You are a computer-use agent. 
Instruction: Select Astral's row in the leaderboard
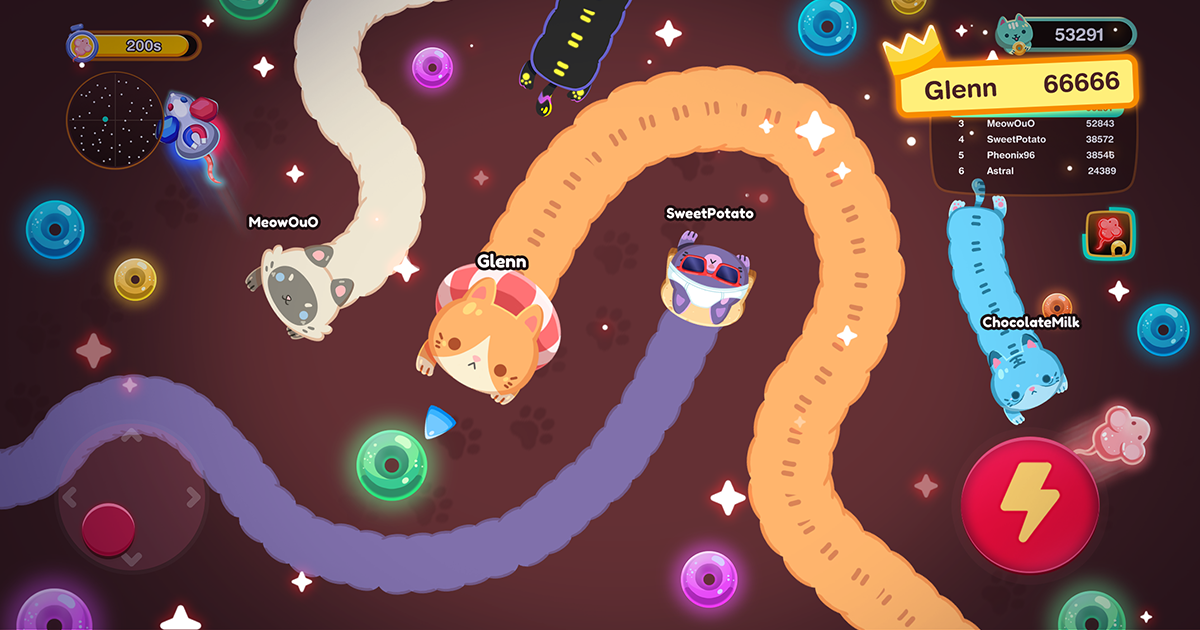click(x=1035, y=171)
